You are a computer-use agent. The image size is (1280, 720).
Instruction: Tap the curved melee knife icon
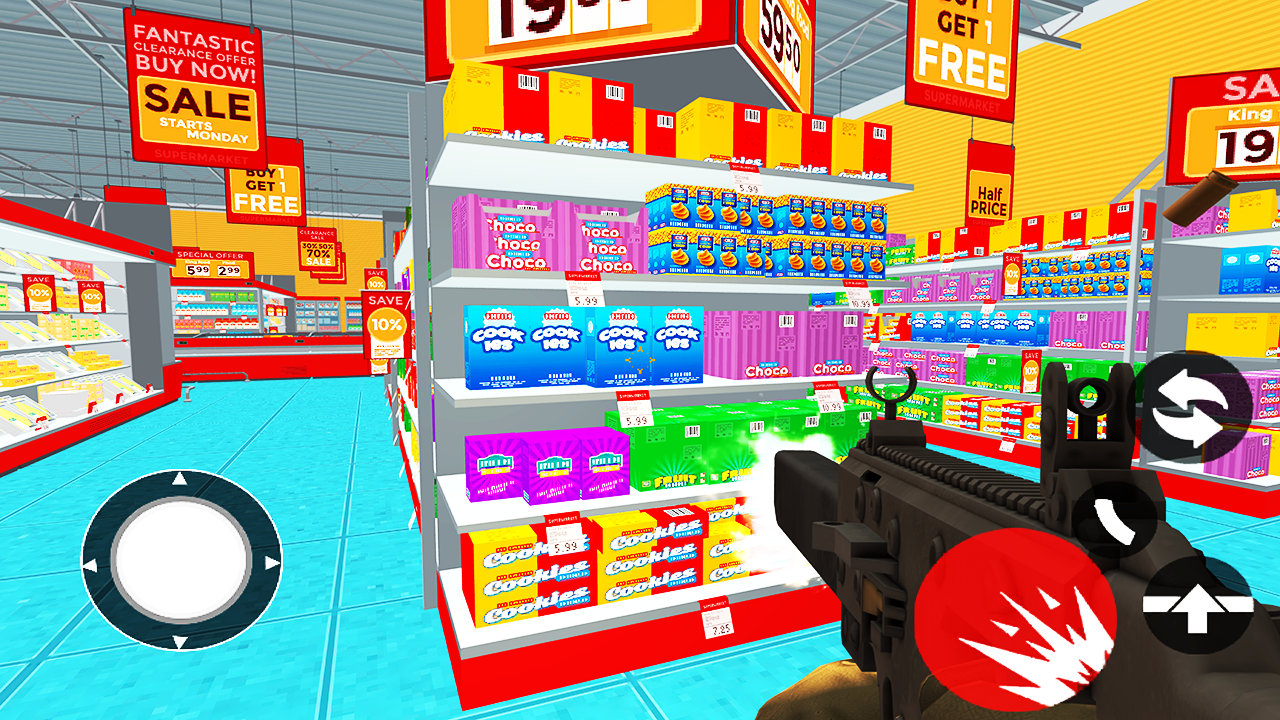pyautogui.click(x=1113, y=516)
